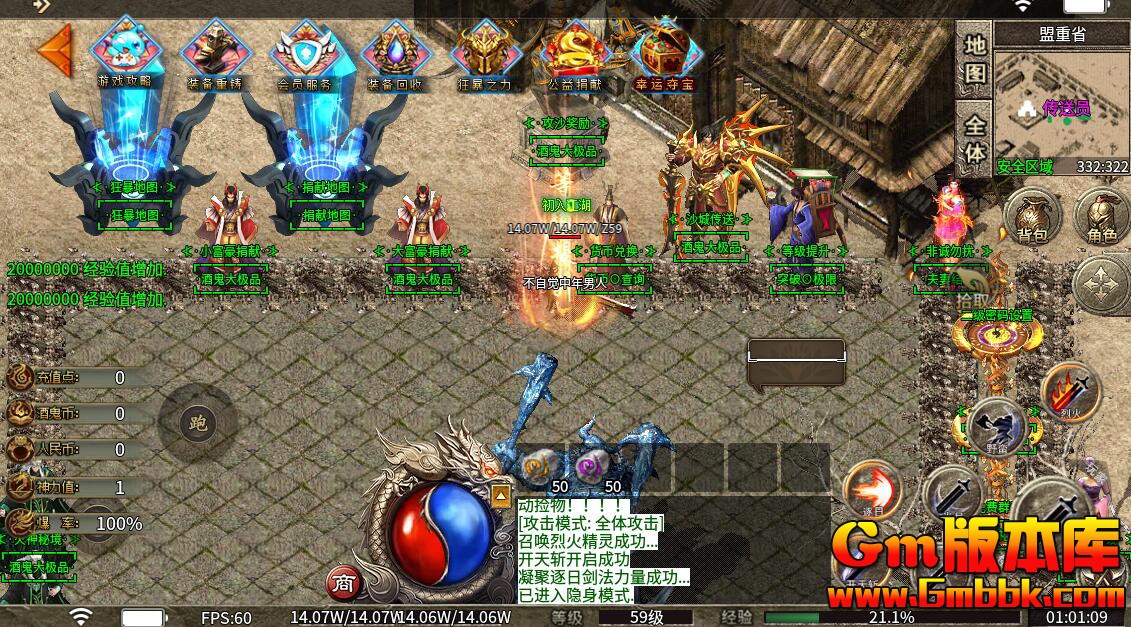The image size is (1131, 627).
Task: Open the 背包 backpack
Action: 1033,217
